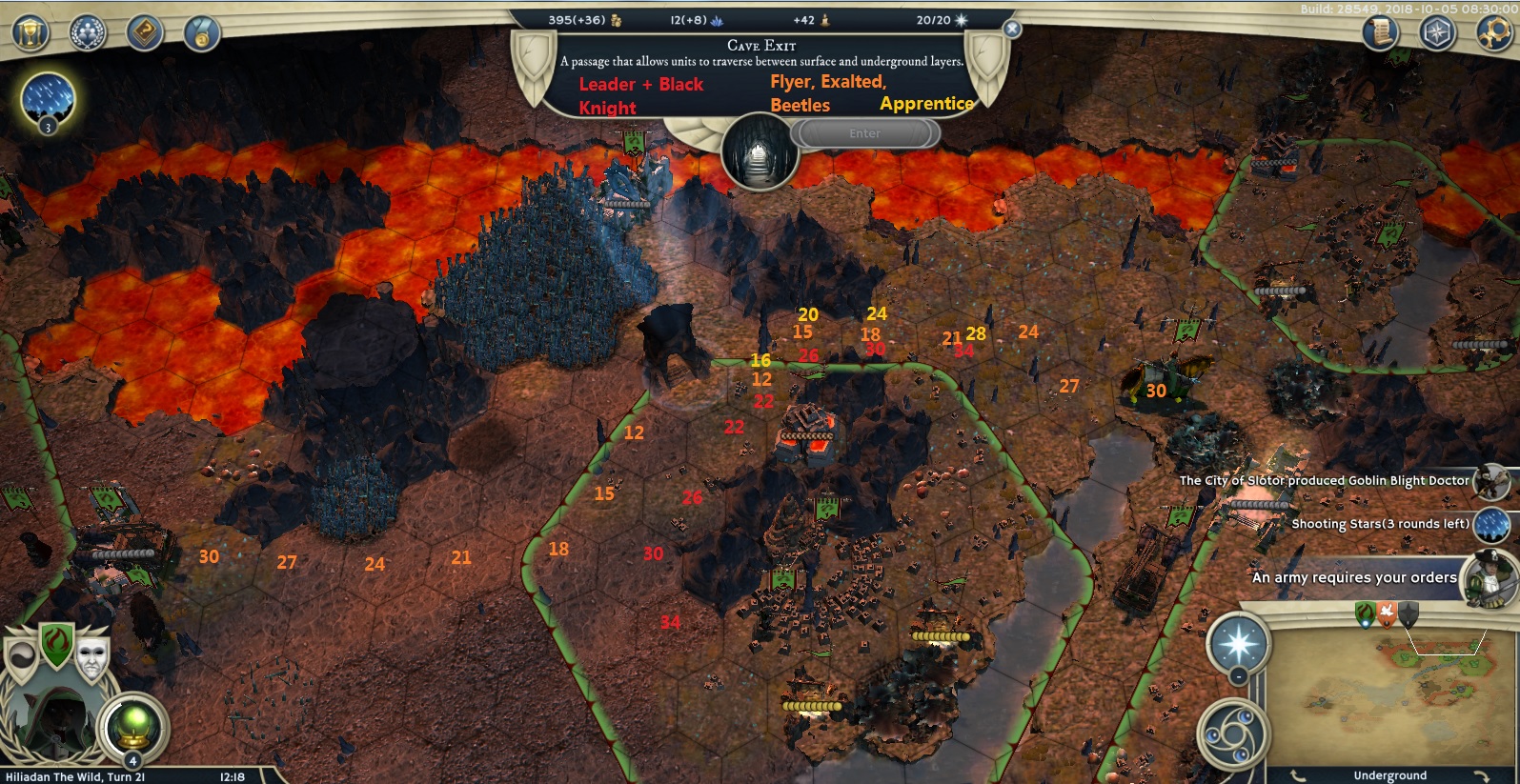Open the golden gears options menu
The height and width of the screenshot is (784, 1520).
(1493, 32)
